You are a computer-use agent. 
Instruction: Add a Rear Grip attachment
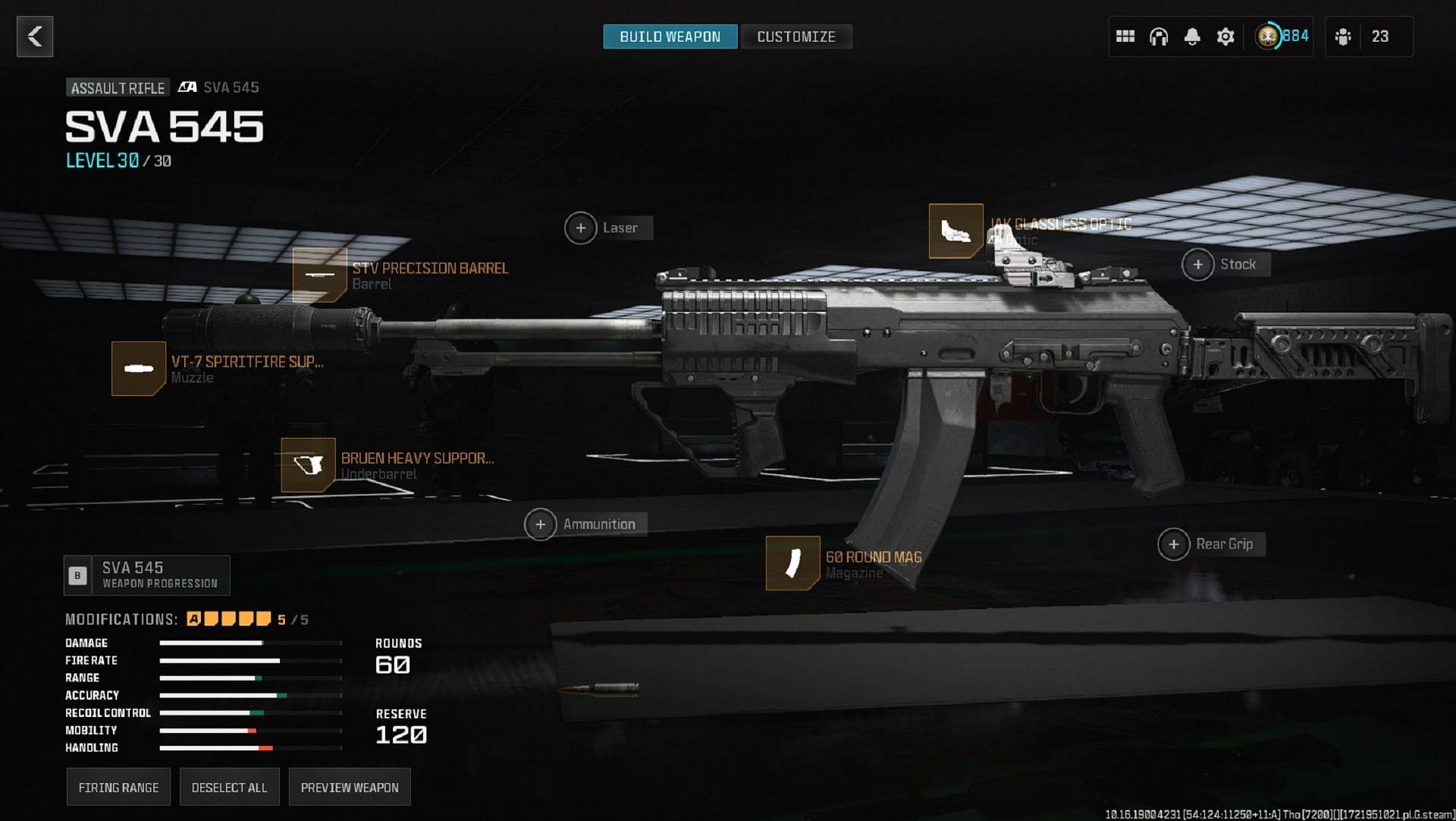[x=1174, y=544]
